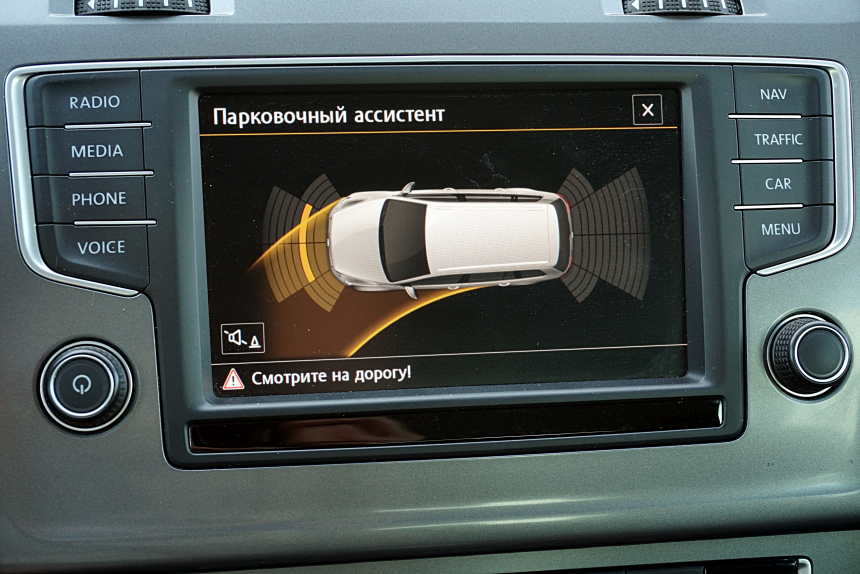Close the parking assistant screen

click(x=647, y=110)
